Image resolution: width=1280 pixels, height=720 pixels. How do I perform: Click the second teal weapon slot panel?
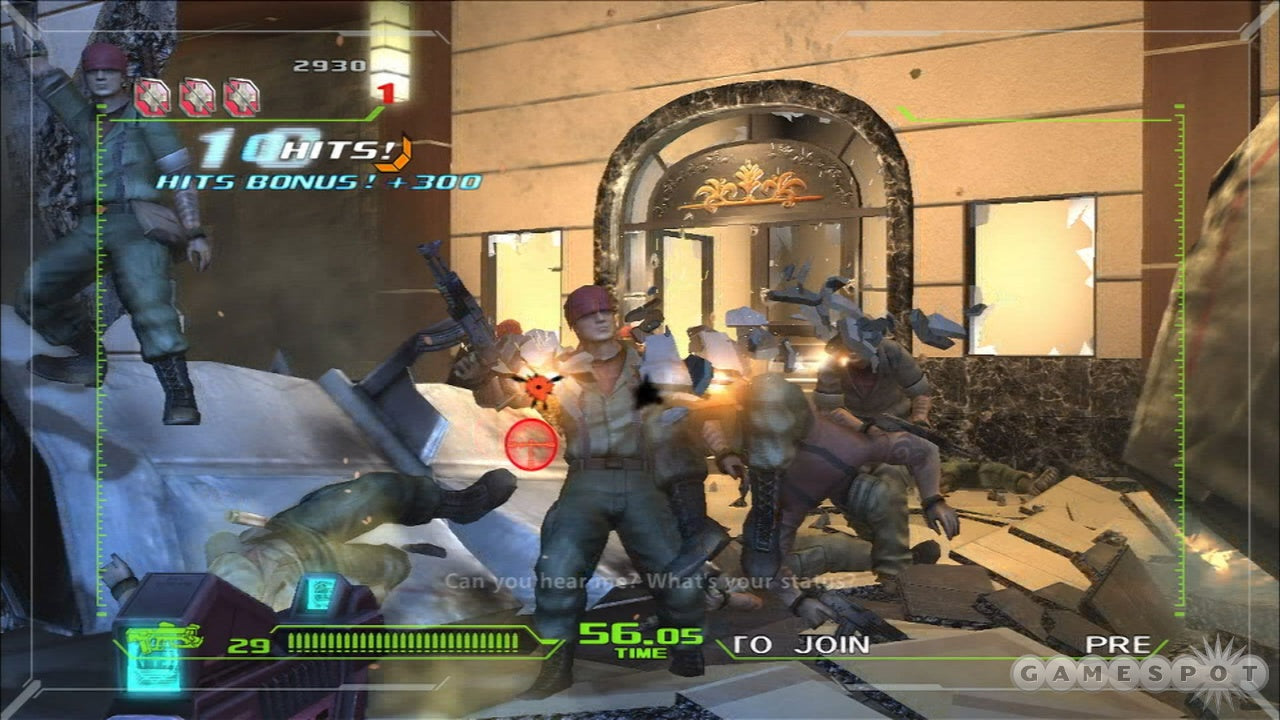(x=320, y=596)
